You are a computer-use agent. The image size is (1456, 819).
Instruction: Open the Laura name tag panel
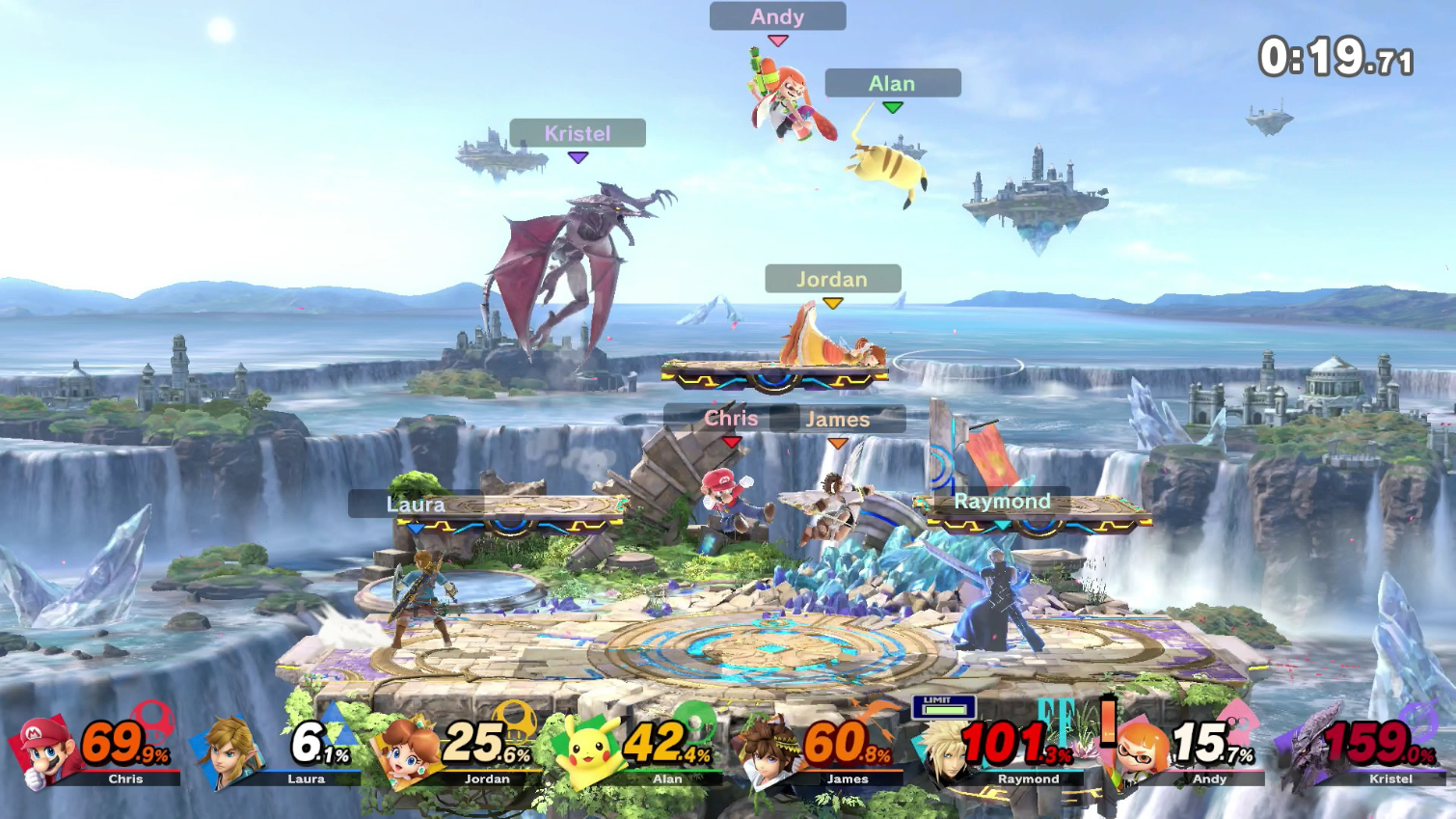[415, 505]
